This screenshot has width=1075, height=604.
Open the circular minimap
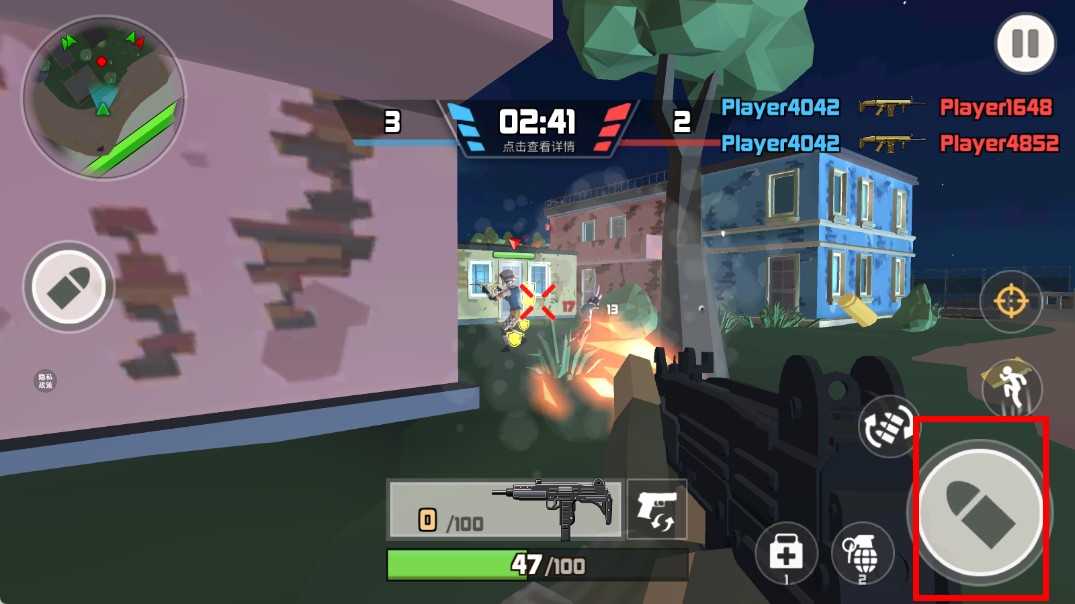(x=104, y=96)
